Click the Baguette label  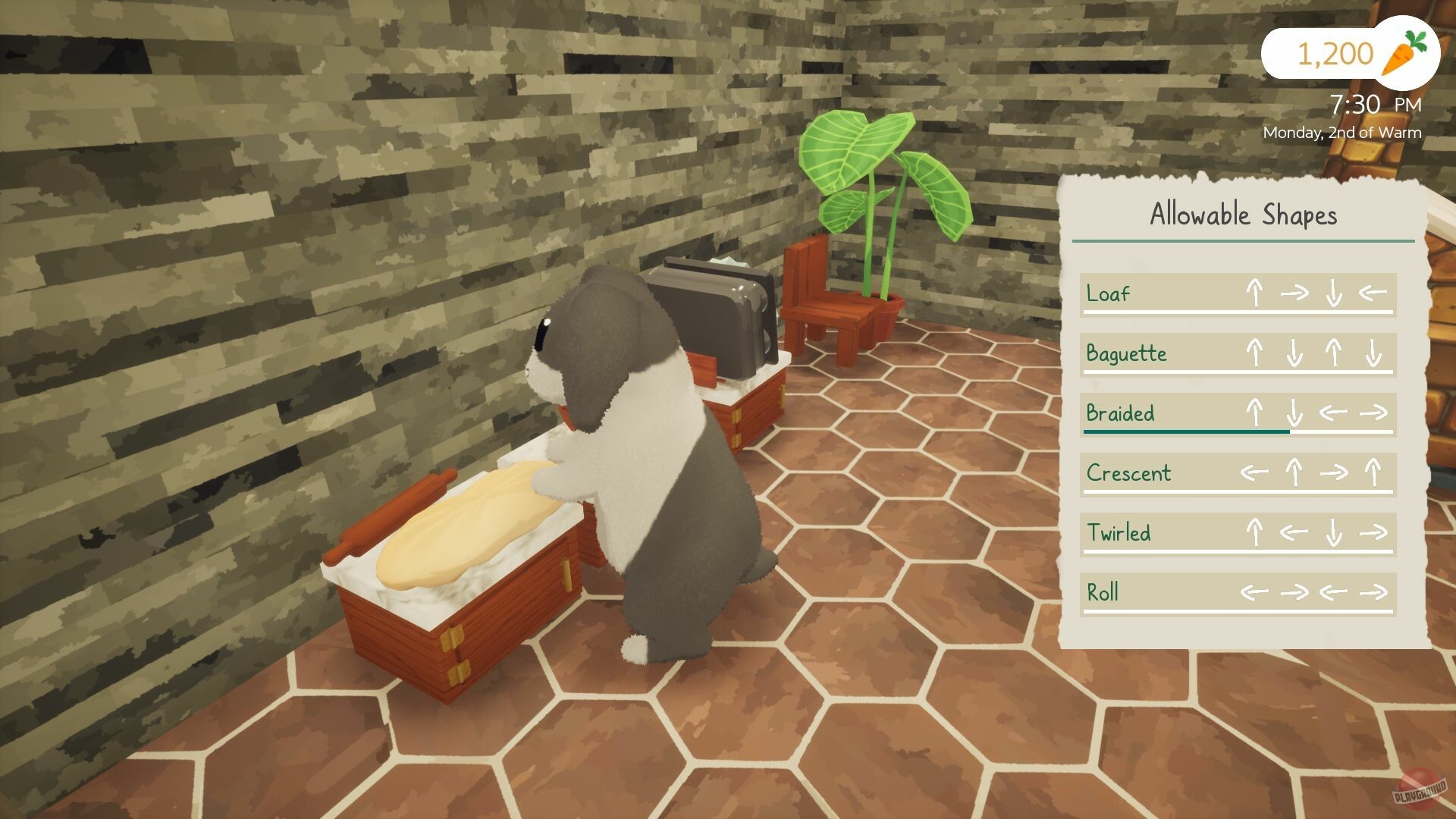[x=1126, y=354]
